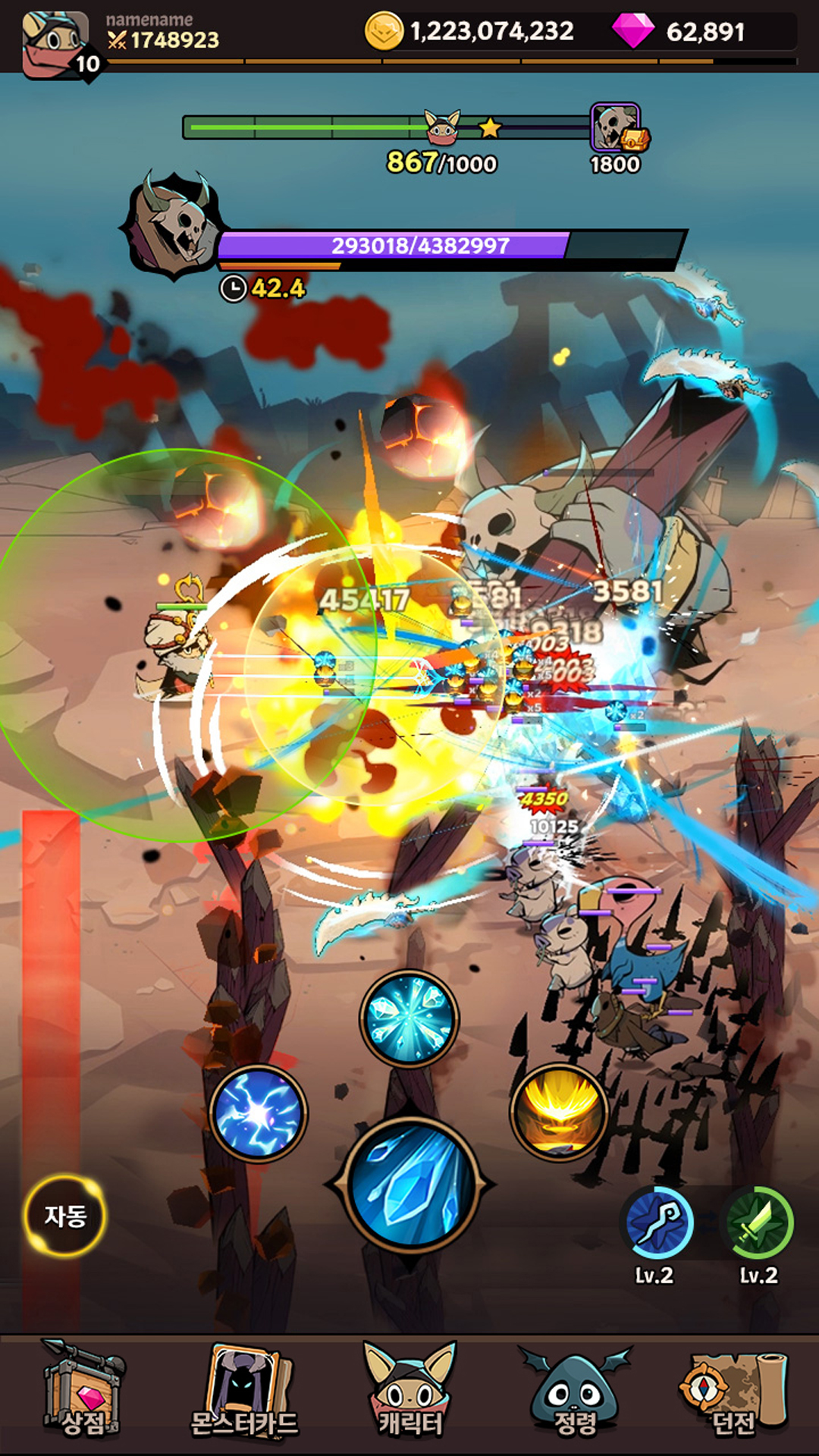Select the green sword Lv.2 icon
This screenshot has height=1456, width=819.
click(760, 1223)
